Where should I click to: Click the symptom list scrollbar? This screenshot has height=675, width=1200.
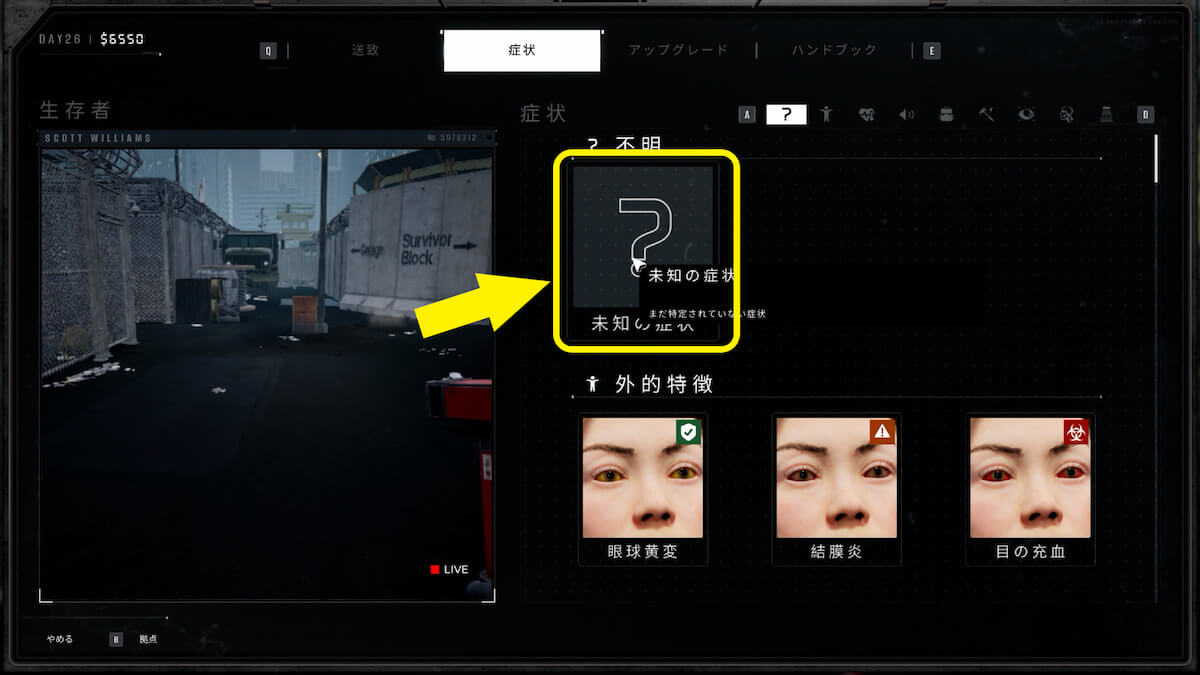(x=1157, y=160)
